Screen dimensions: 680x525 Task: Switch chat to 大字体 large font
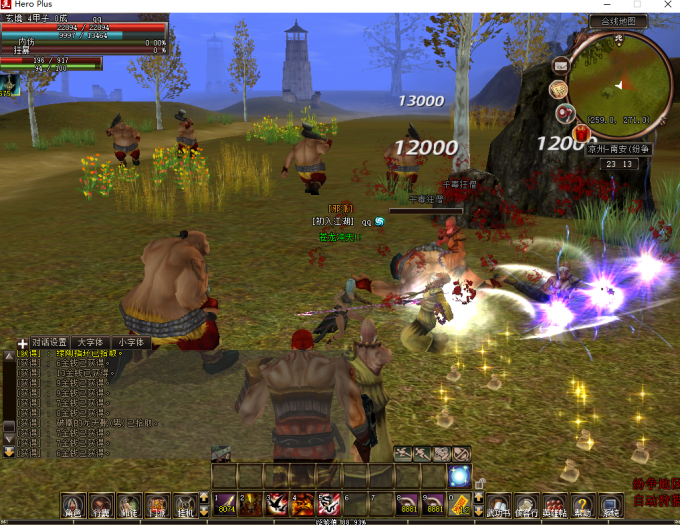point(89,342)
